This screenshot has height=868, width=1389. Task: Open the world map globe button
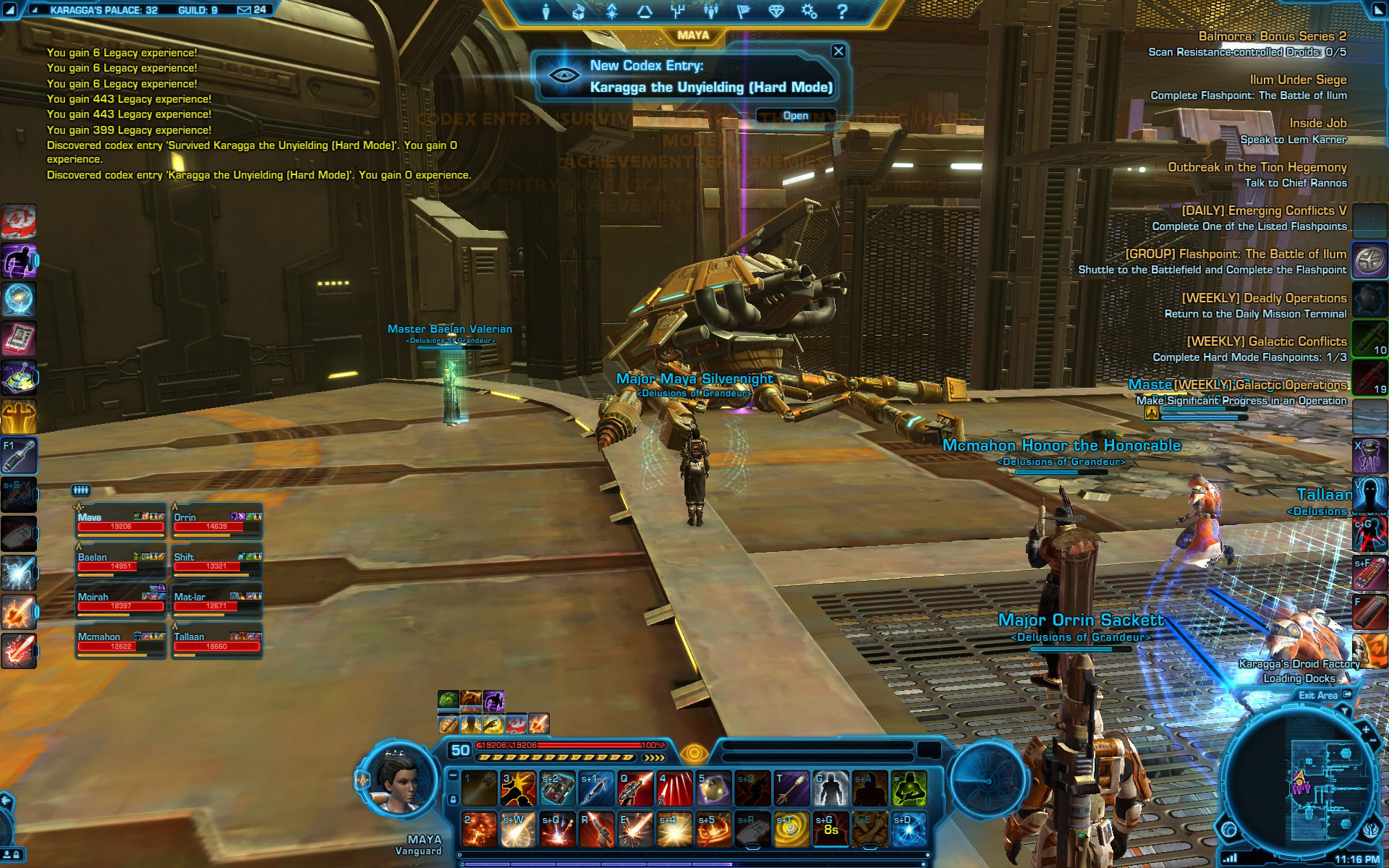click(1229, 829)
